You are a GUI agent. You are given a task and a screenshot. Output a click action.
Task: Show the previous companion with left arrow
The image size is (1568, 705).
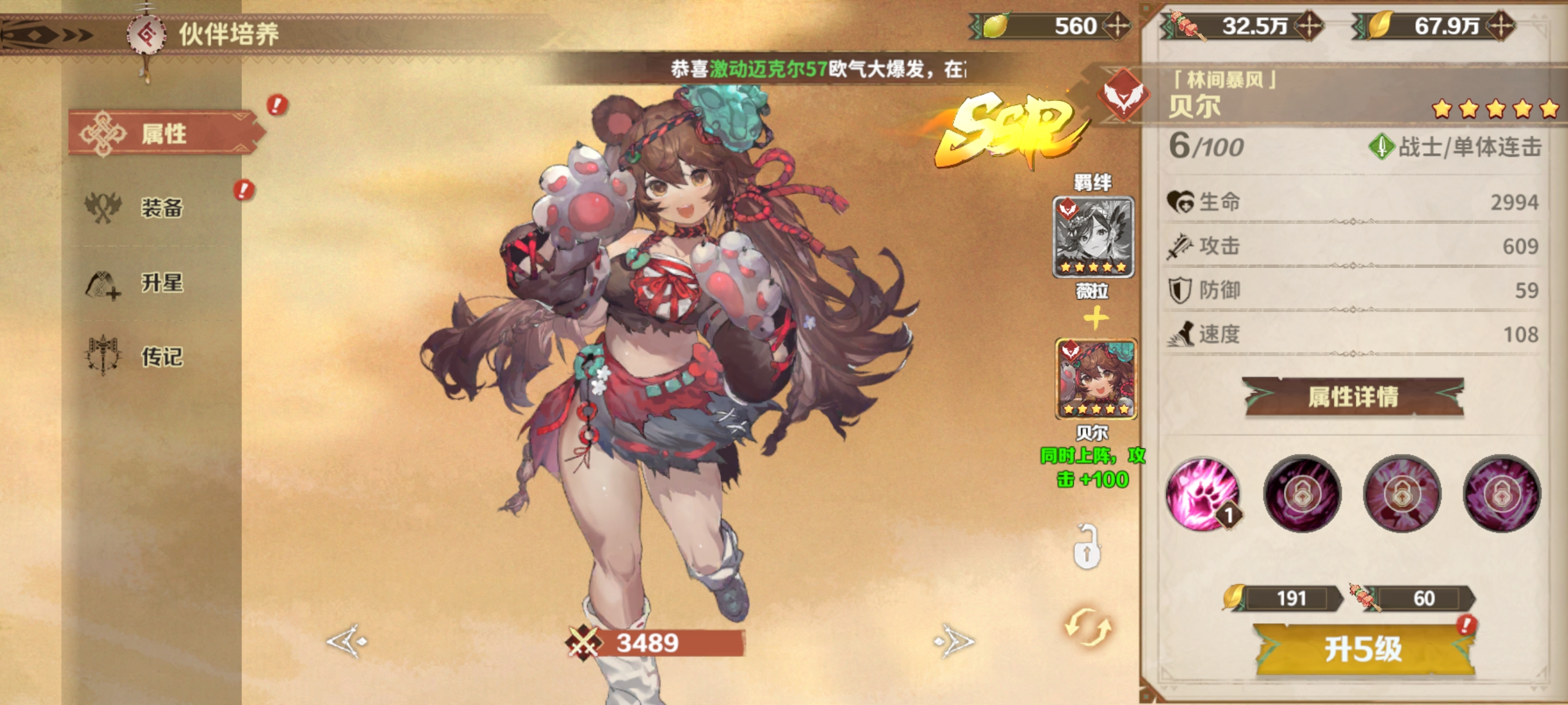[x=347, y=640]
